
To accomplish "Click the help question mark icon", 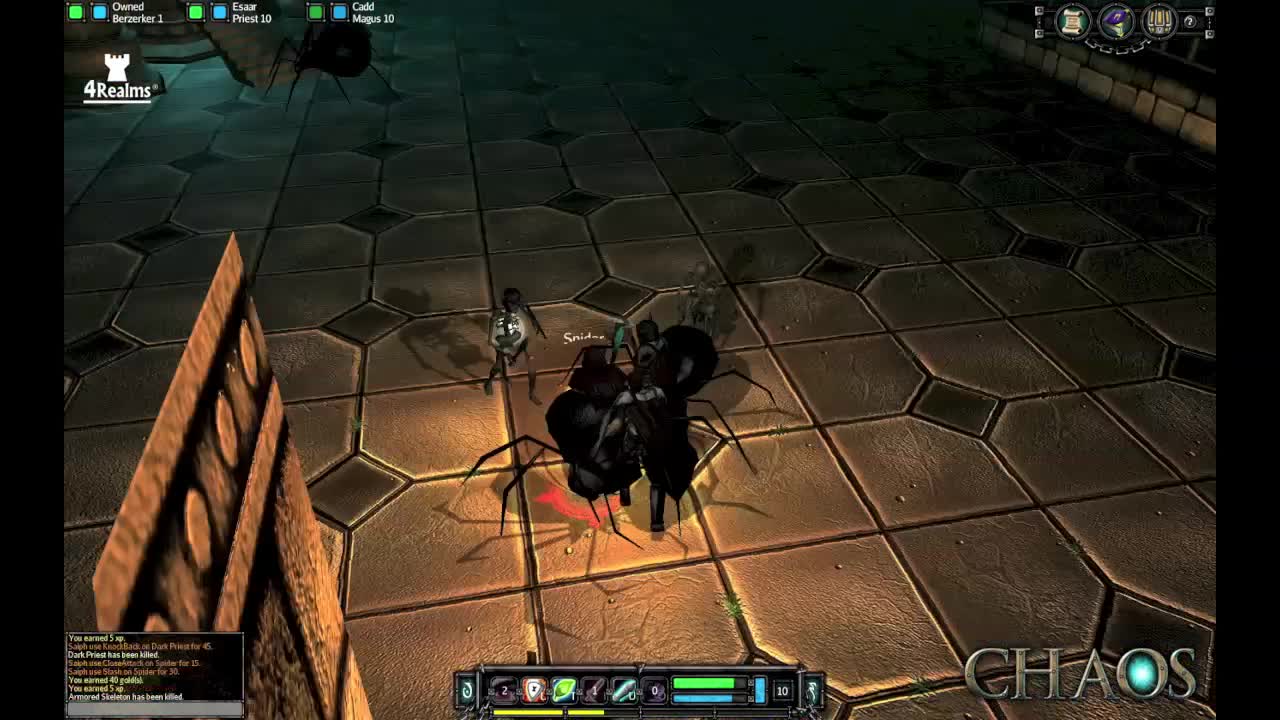I will click(1189, 21).
